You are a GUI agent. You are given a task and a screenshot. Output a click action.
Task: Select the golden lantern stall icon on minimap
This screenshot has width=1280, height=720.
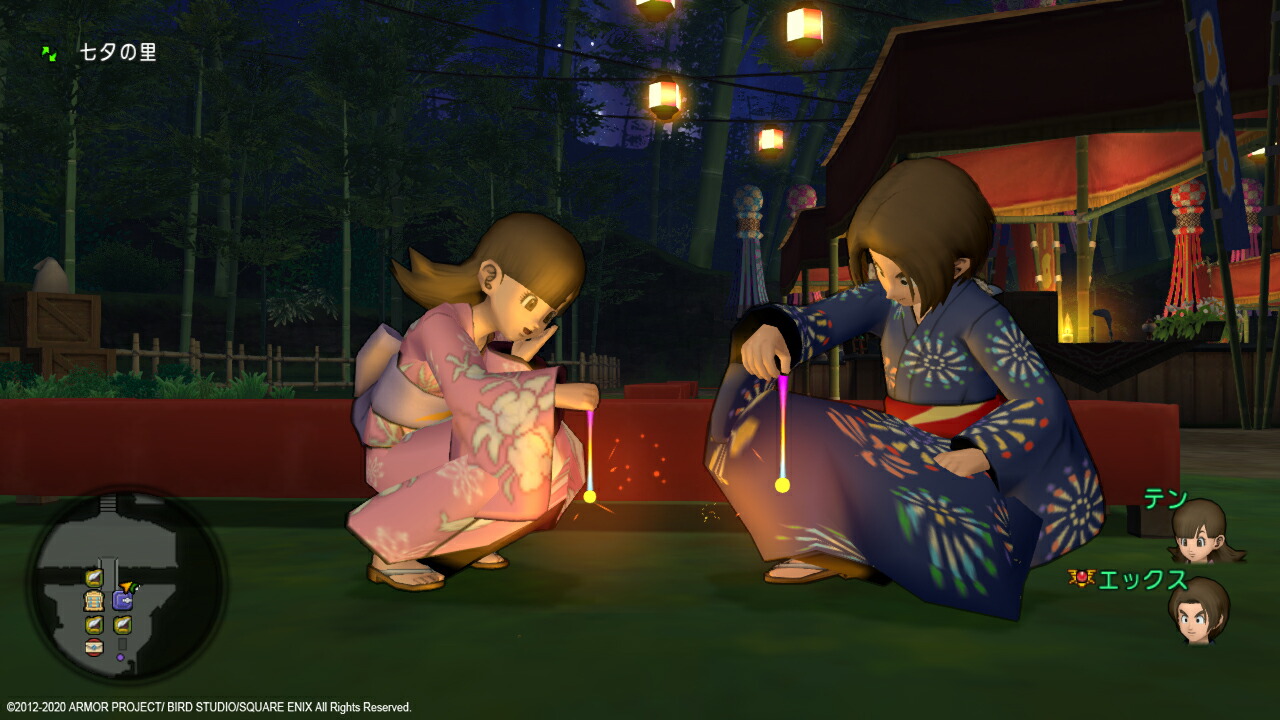click(x=94, y=602)
